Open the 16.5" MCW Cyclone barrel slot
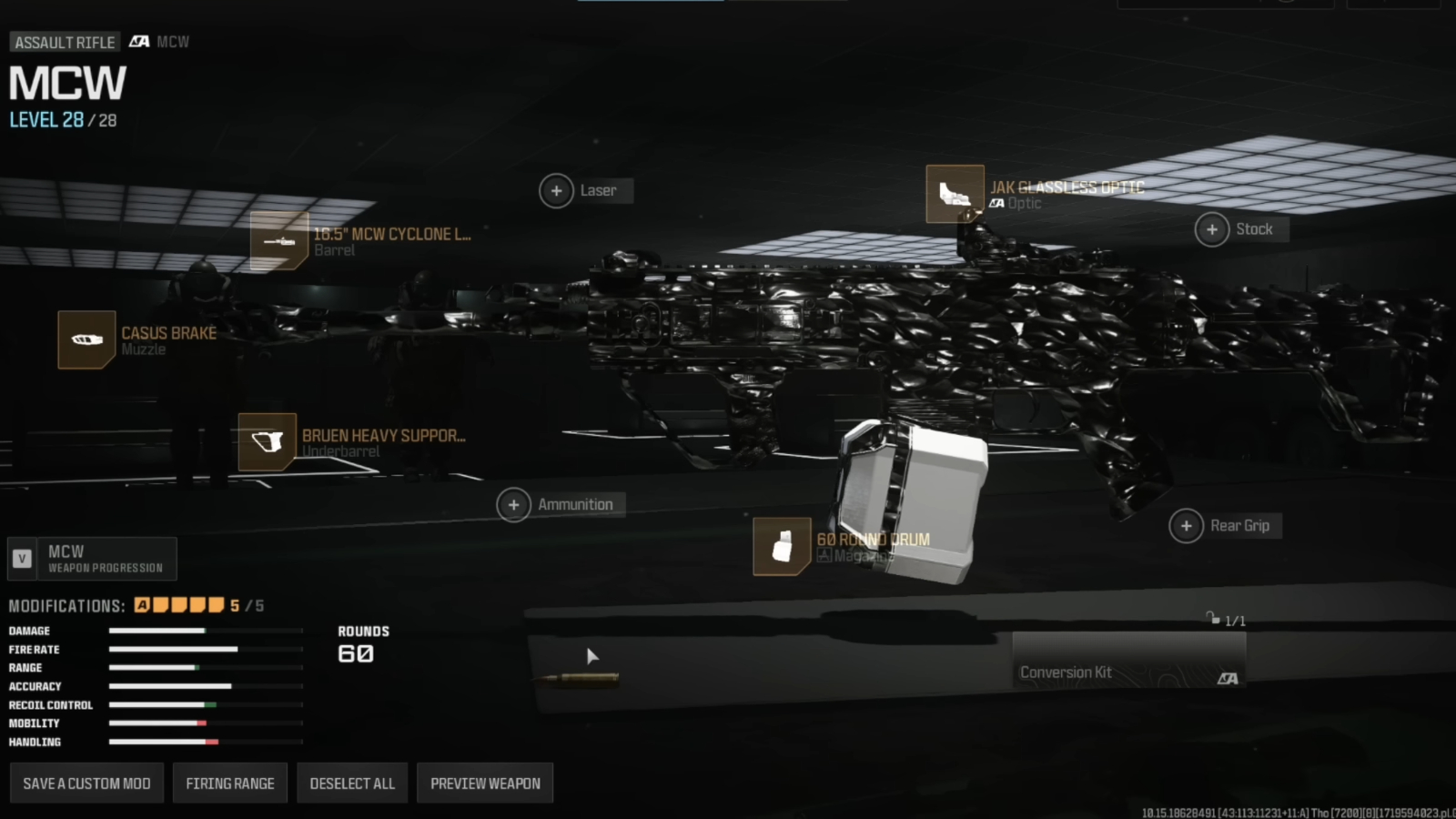 point(279,241)
